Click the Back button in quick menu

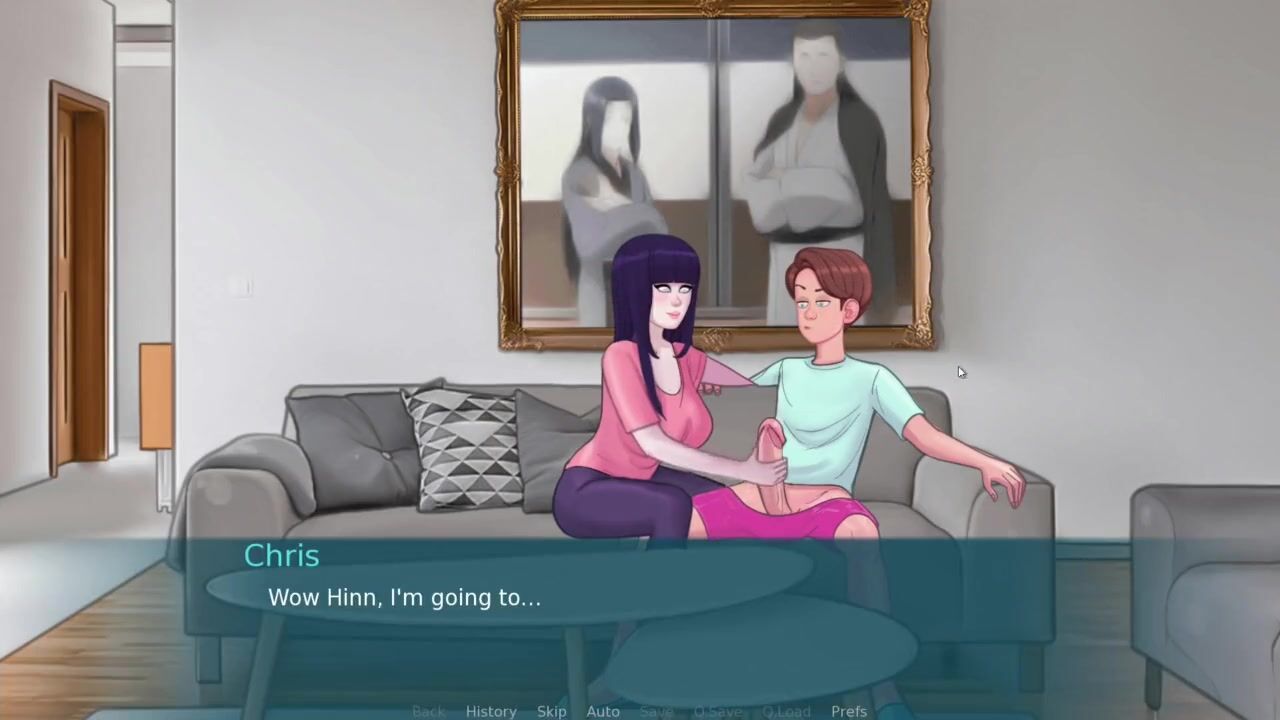tap(428, 711)
